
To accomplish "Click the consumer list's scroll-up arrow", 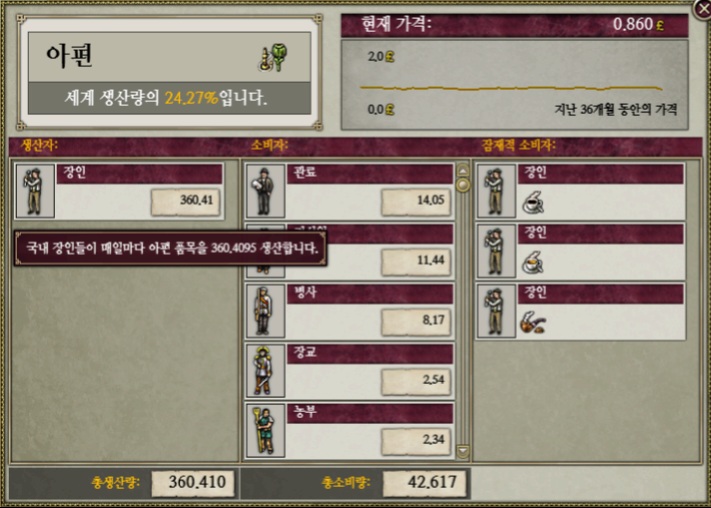I will coord(462,170).
